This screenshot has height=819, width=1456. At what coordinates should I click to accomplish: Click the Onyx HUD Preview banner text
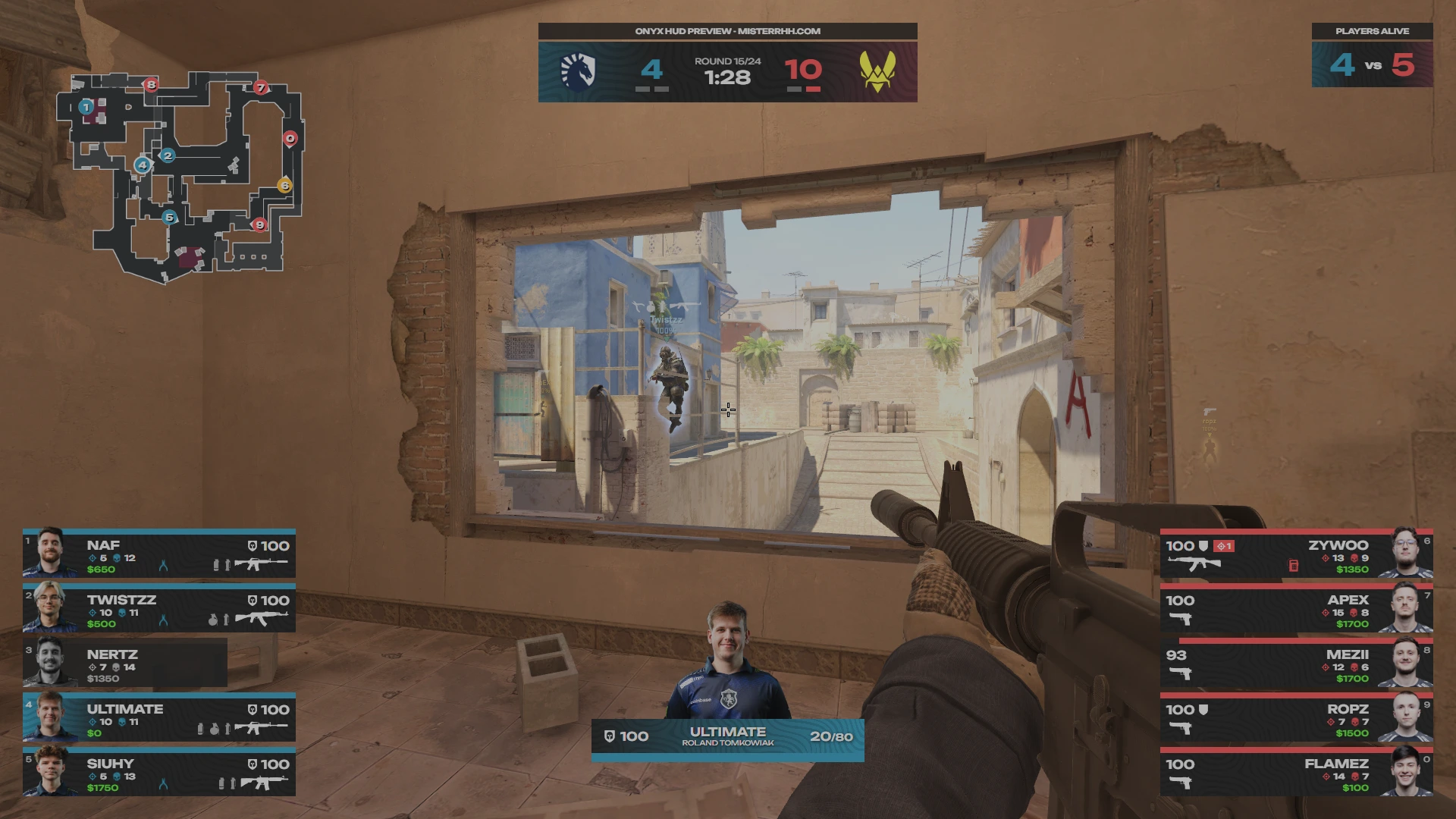[727, 31]
